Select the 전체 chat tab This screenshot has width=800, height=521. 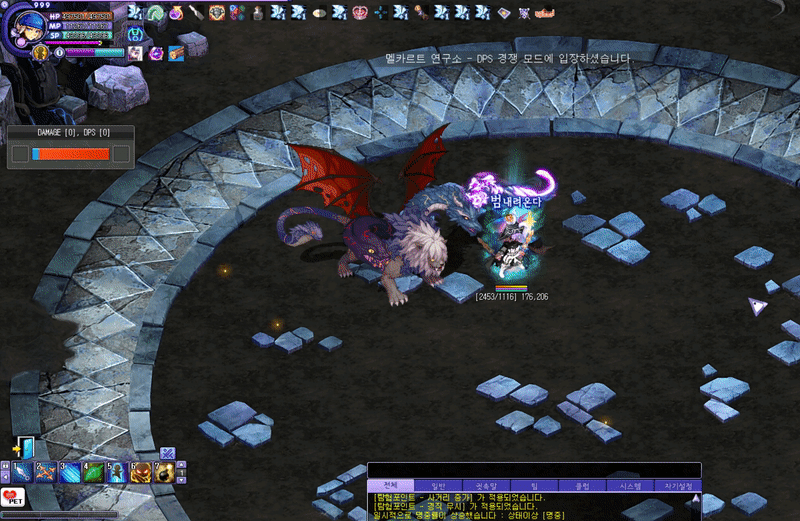391,485
